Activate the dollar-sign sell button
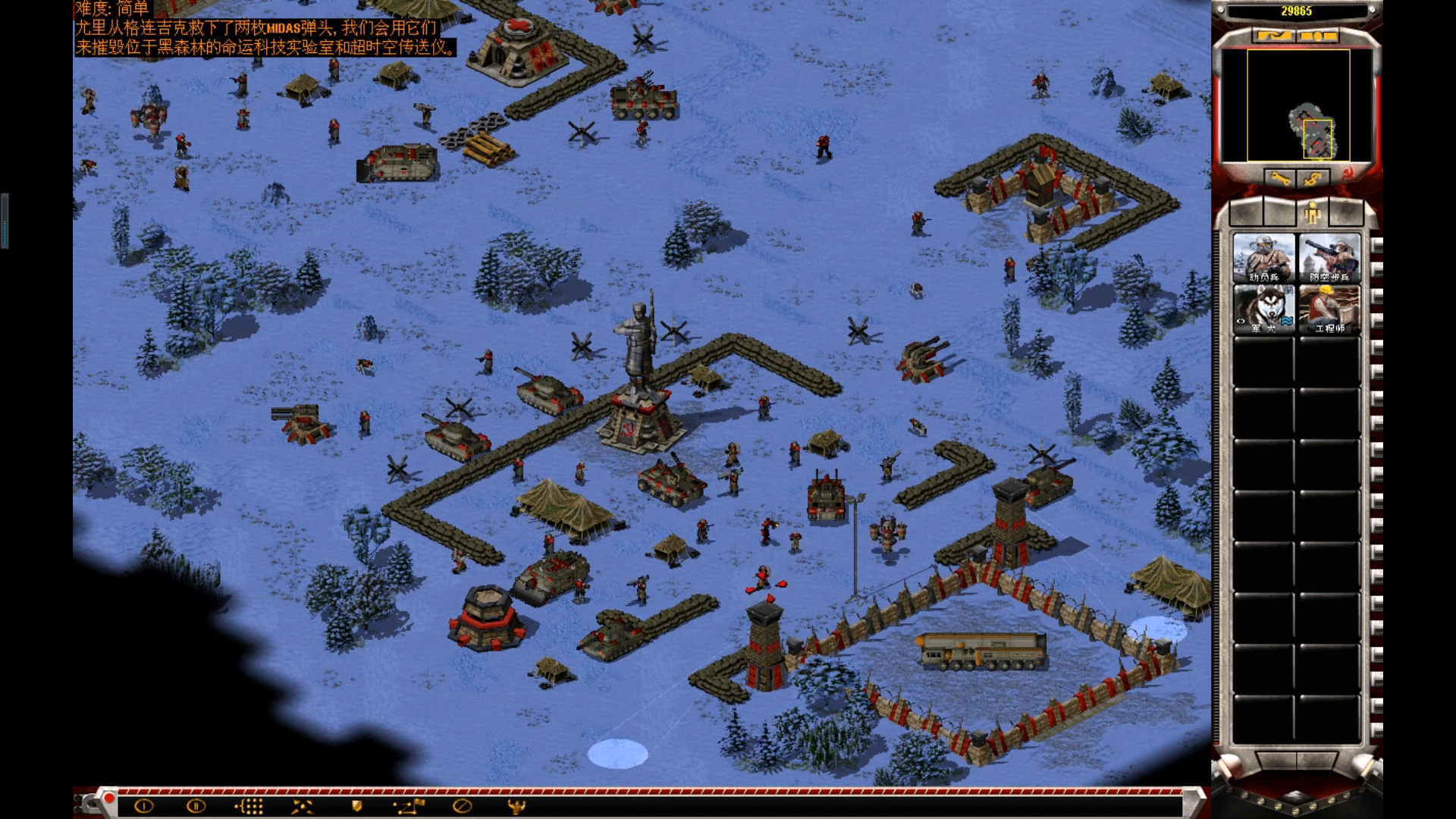This screenshot has width=1456, height=819. pos(1313,179)
